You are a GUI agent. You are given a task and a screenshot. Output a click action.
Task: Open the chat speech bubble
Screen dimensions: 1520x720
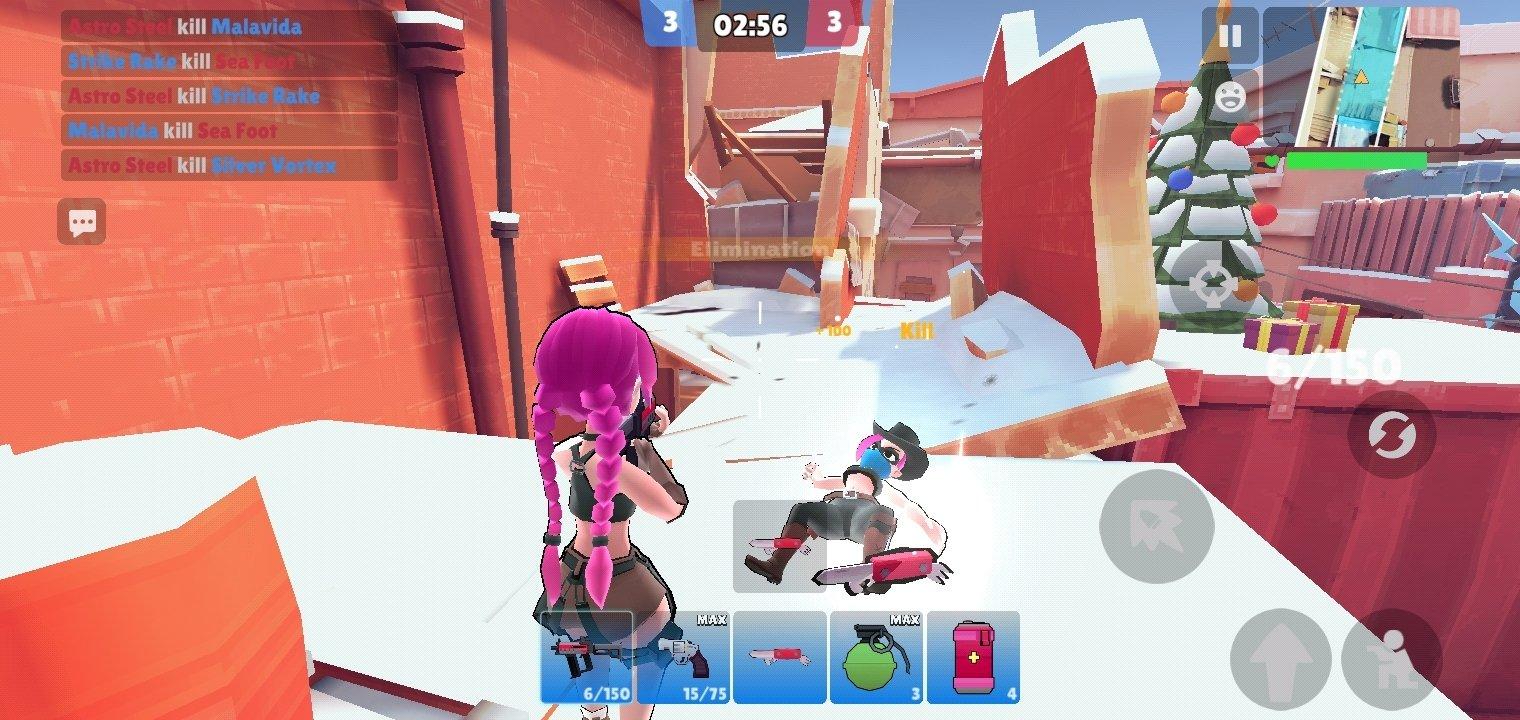(82, 222)
